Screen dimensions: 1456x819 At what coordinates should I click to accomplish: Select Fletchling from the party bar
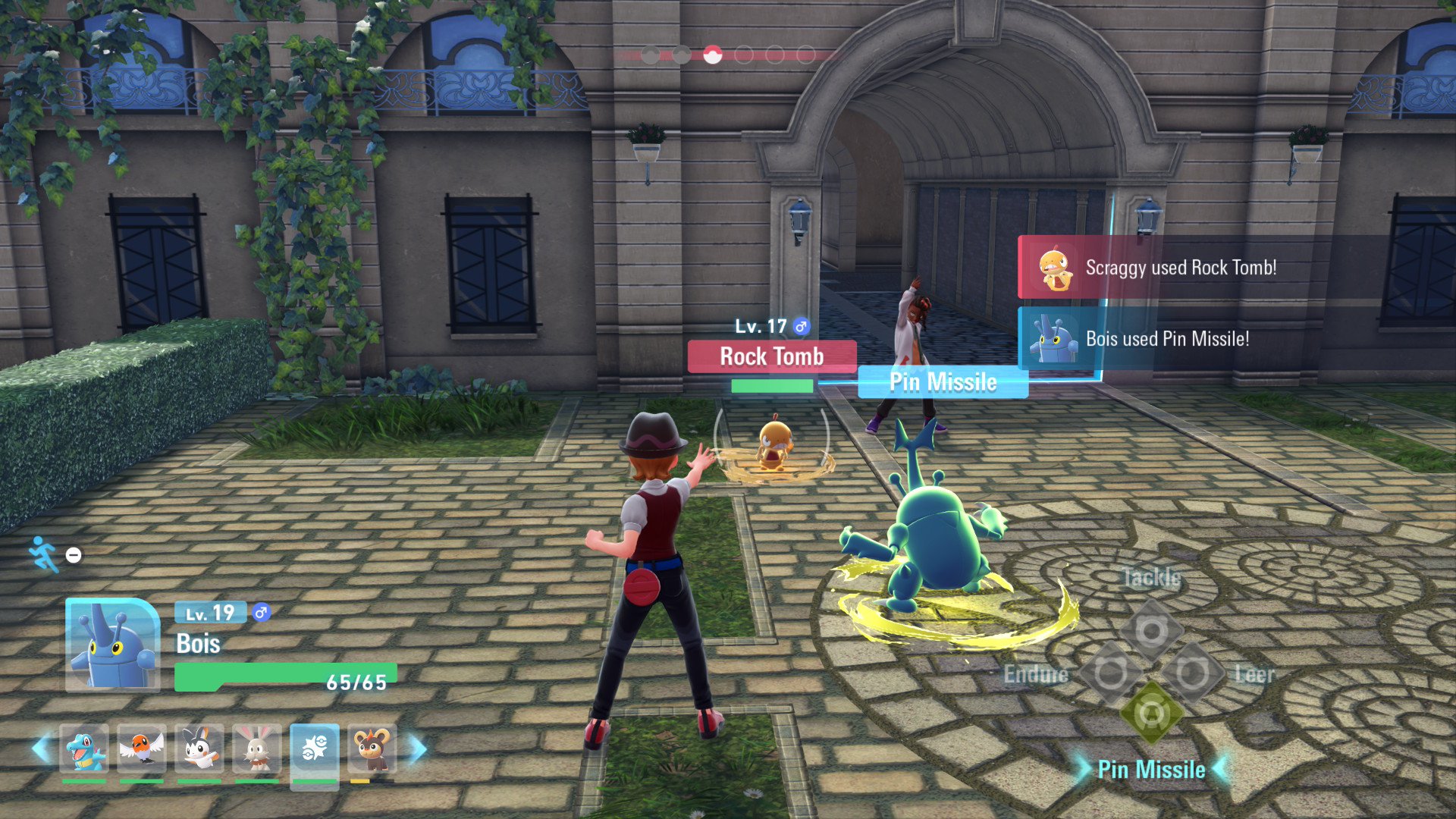[142, 749]
